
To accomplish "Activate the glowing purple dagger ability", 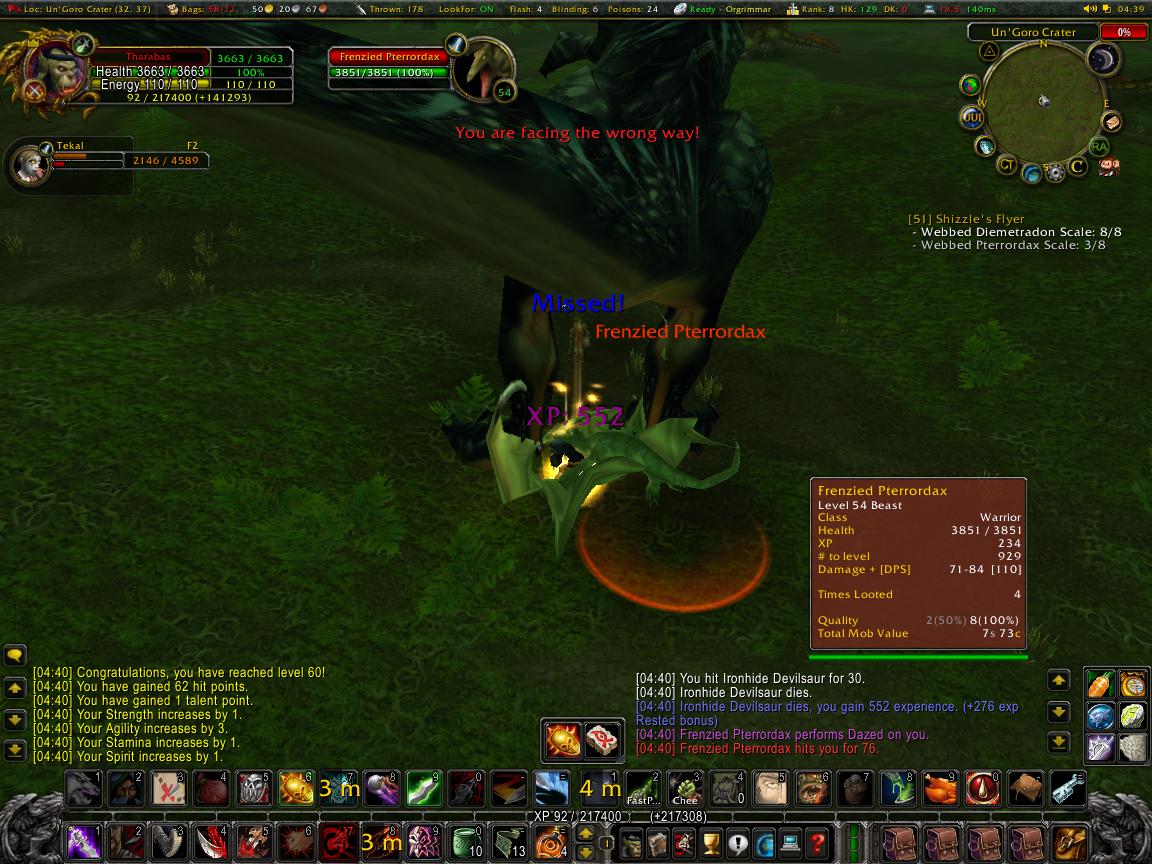I will (83, 842).
